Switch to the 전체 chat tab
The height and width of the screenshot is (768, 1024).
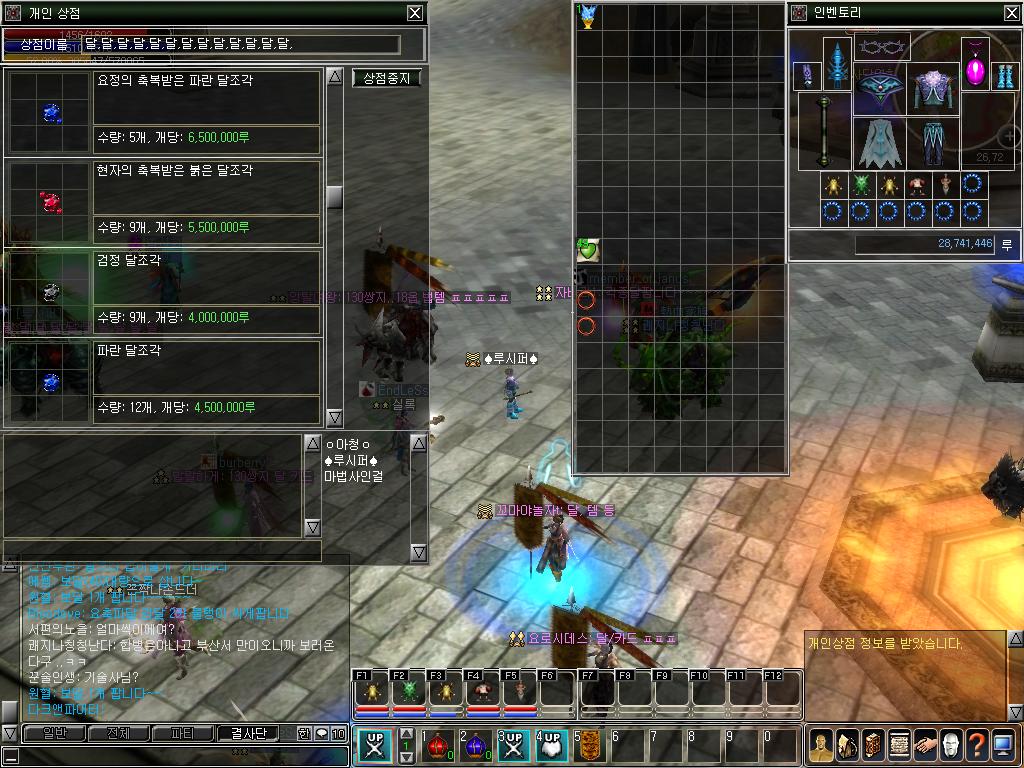(x=117, y=733)
